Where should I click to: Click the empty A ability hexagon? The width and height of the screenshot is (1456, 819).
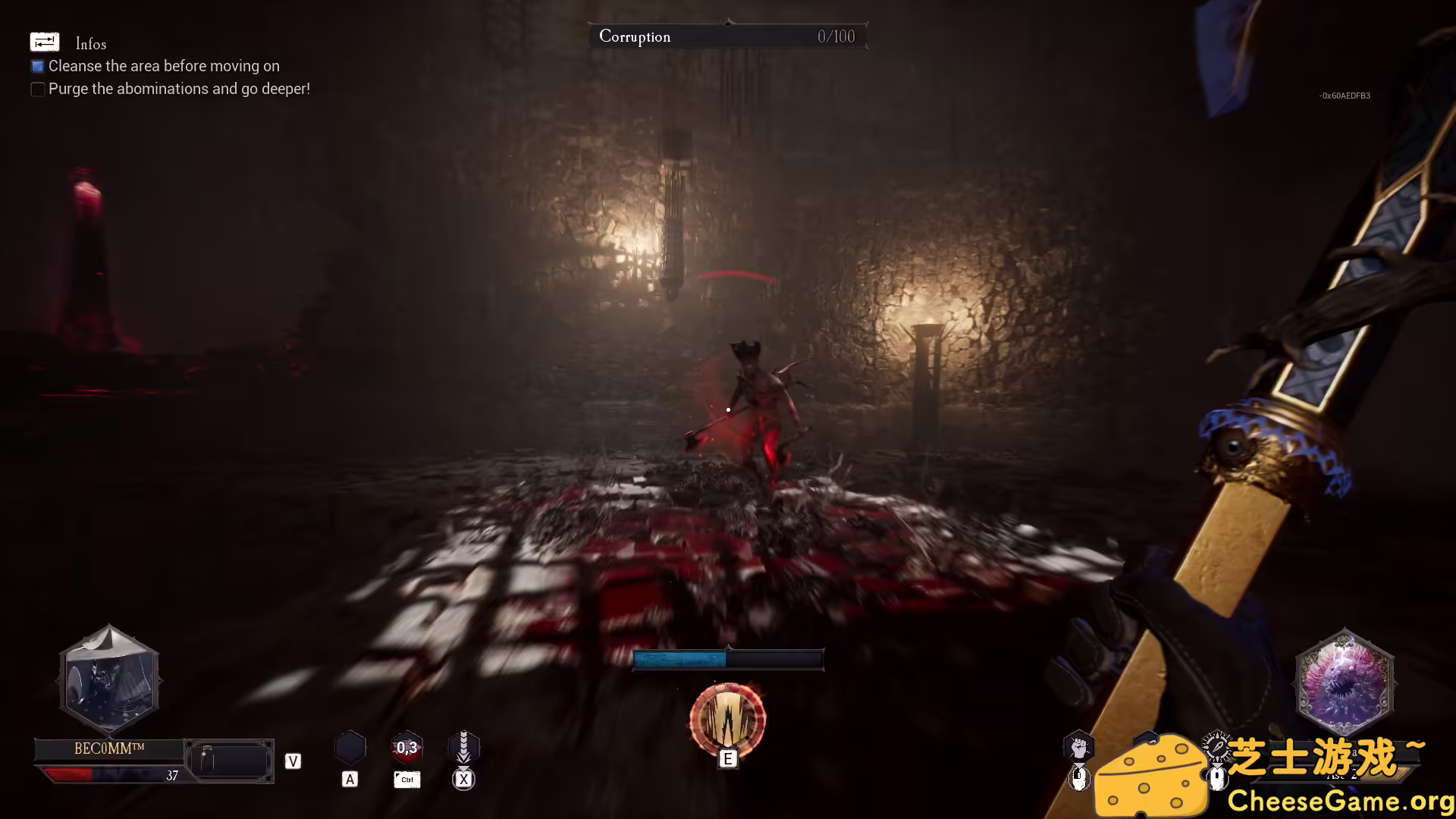pos(350,747)
